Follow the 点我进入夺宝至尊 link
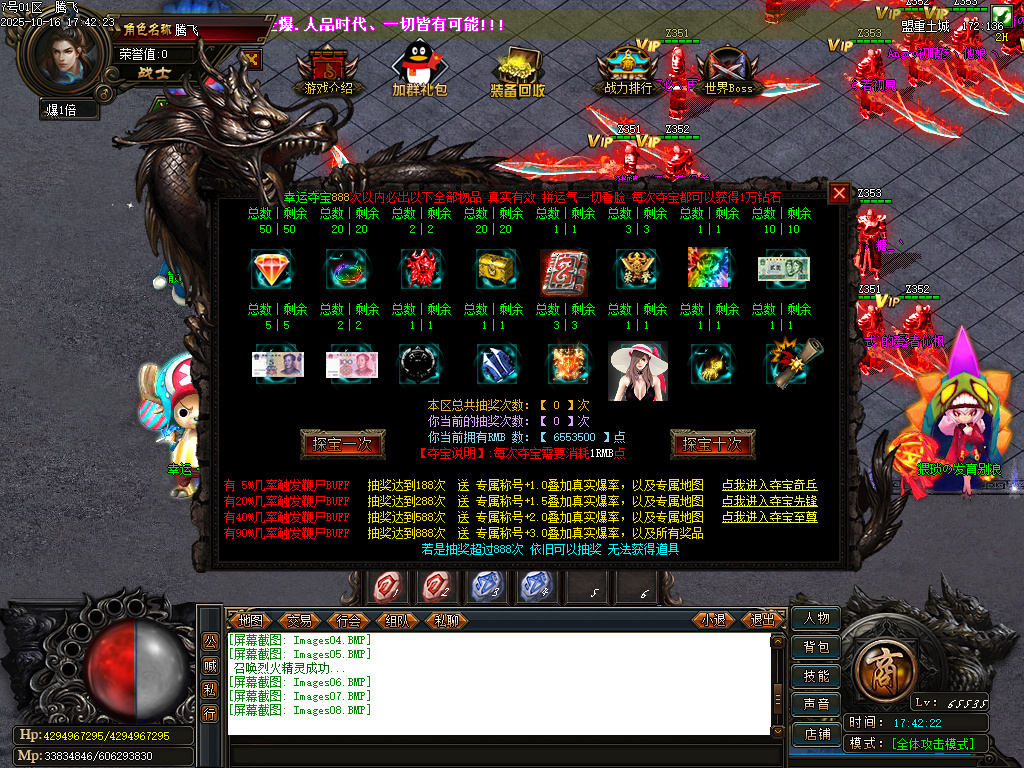1024x768 pixels. click(x=769, y=517)
